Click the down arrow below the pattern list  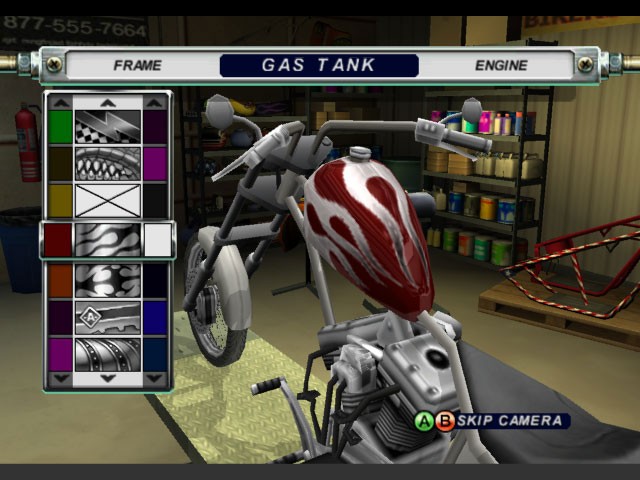[108, 379]
